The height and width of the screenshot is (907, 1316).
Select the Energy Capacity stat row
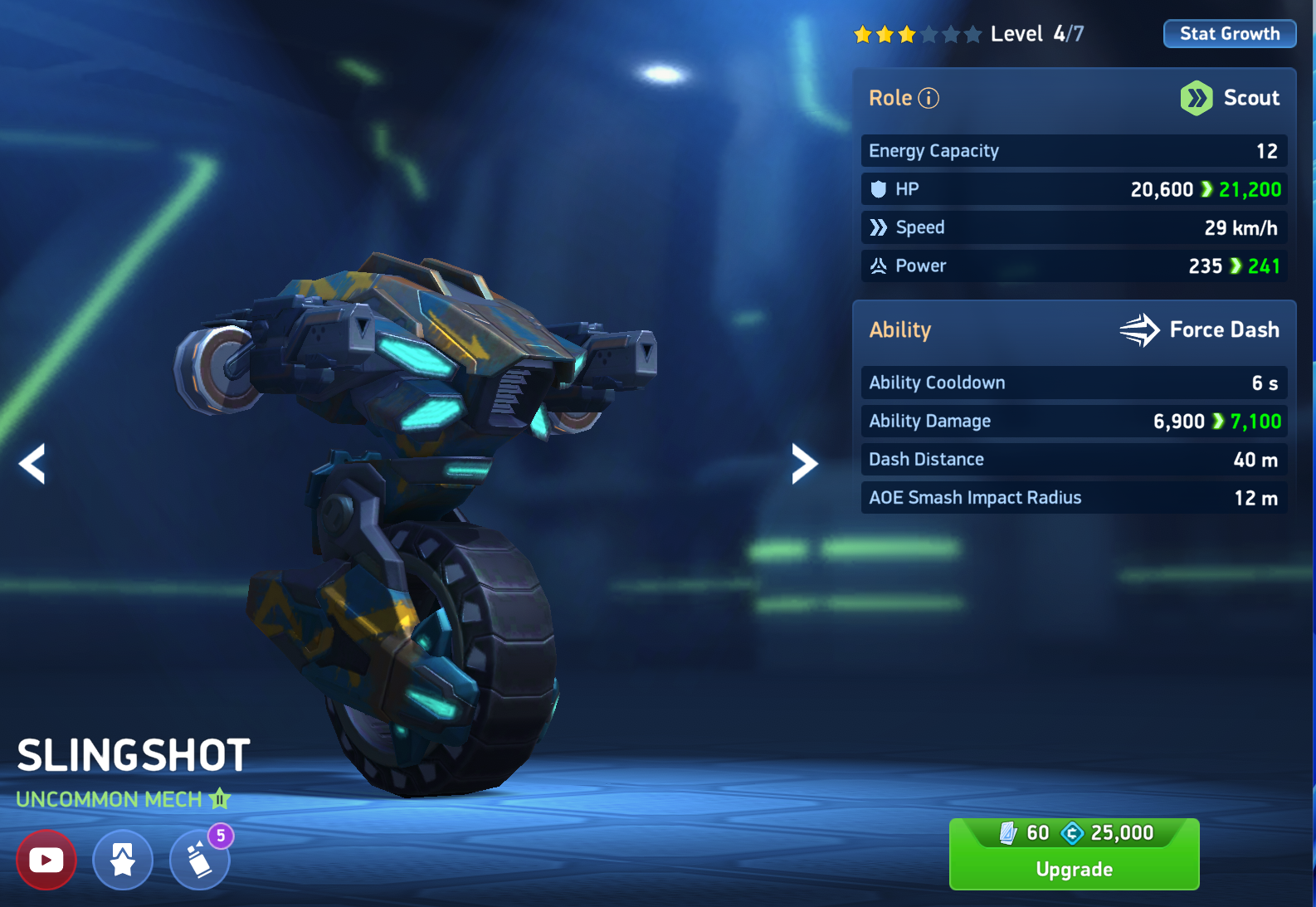tap(1073, 150)
